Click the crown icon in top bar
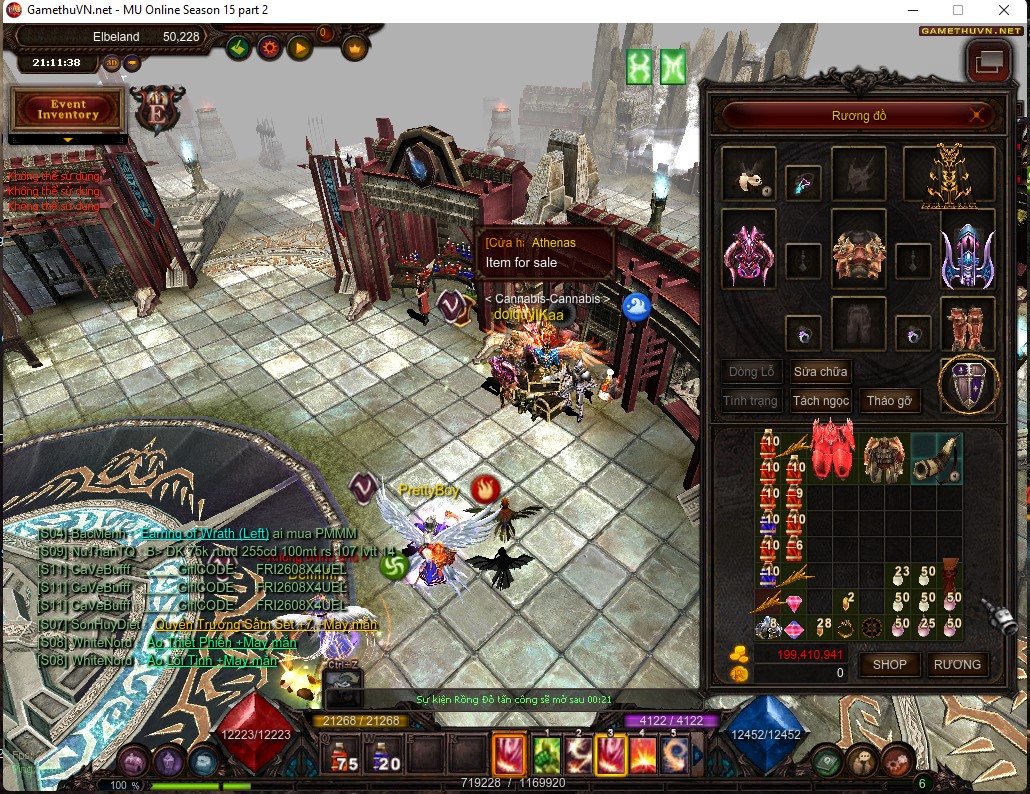 click(x=355, y=47)
